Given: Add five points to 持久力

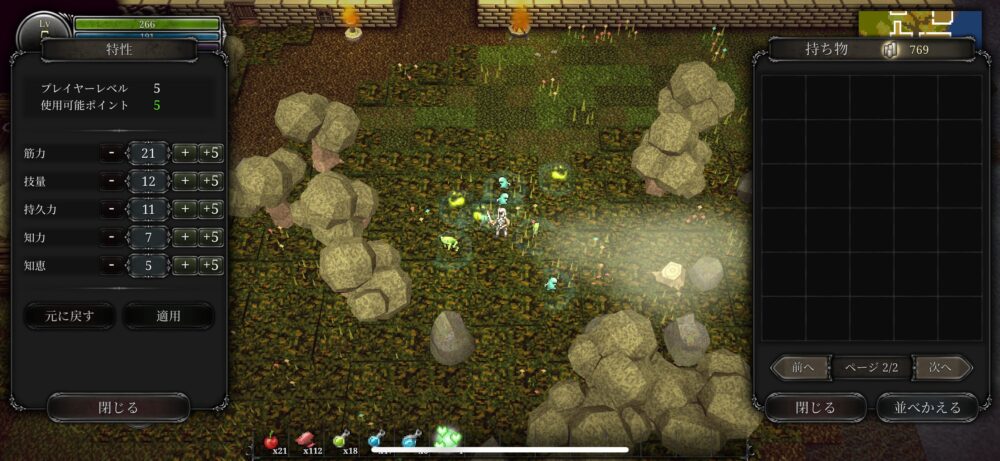Looking at the screenshot, I should tap(209, 209).
